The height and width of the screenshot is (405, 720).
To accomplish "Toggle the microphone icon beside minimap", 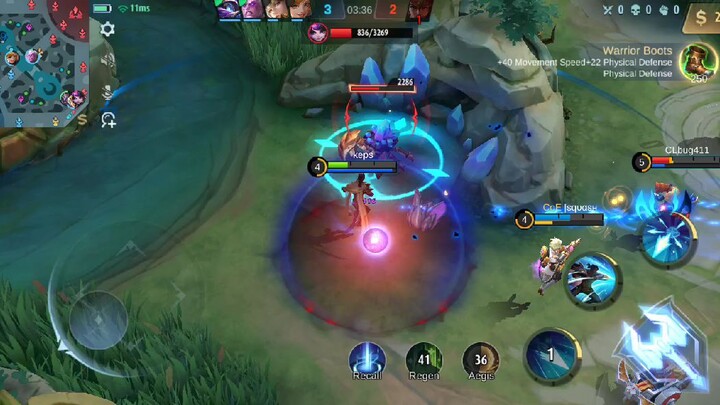I will coord(107,93).
